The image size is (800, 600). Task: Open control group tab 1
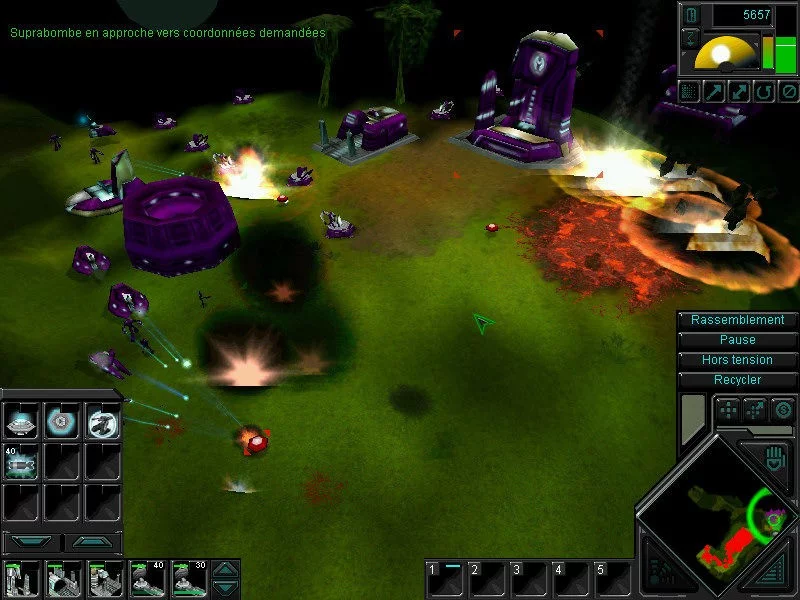click(x=445, y=579)
